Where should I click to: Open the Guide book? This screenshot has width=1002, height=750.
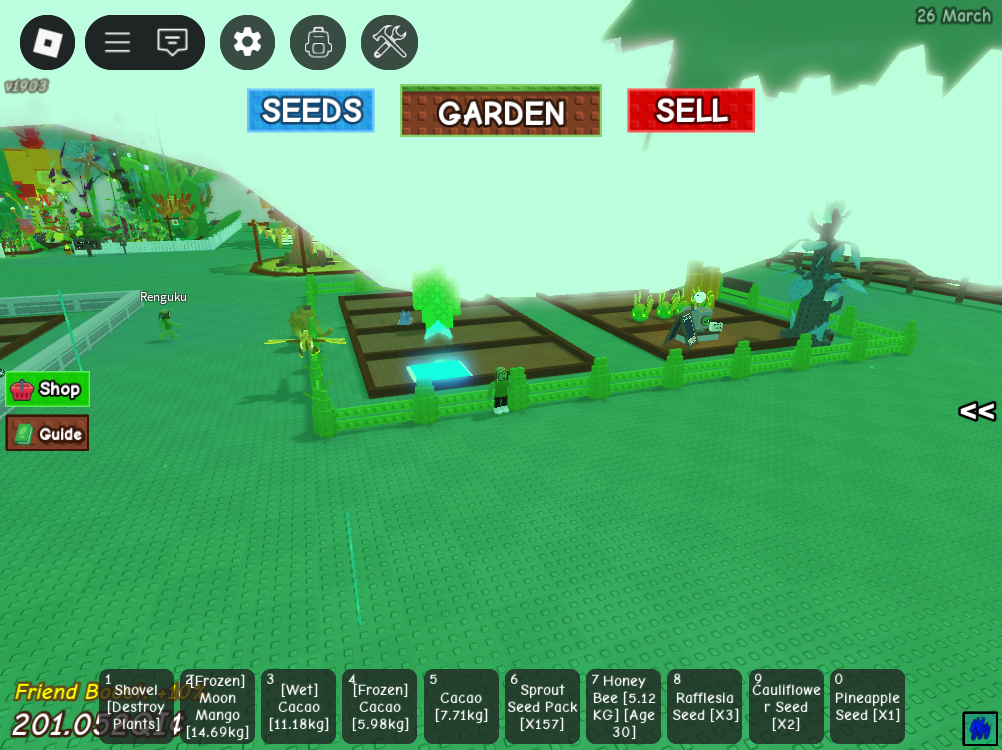click(x=47, y=433)
